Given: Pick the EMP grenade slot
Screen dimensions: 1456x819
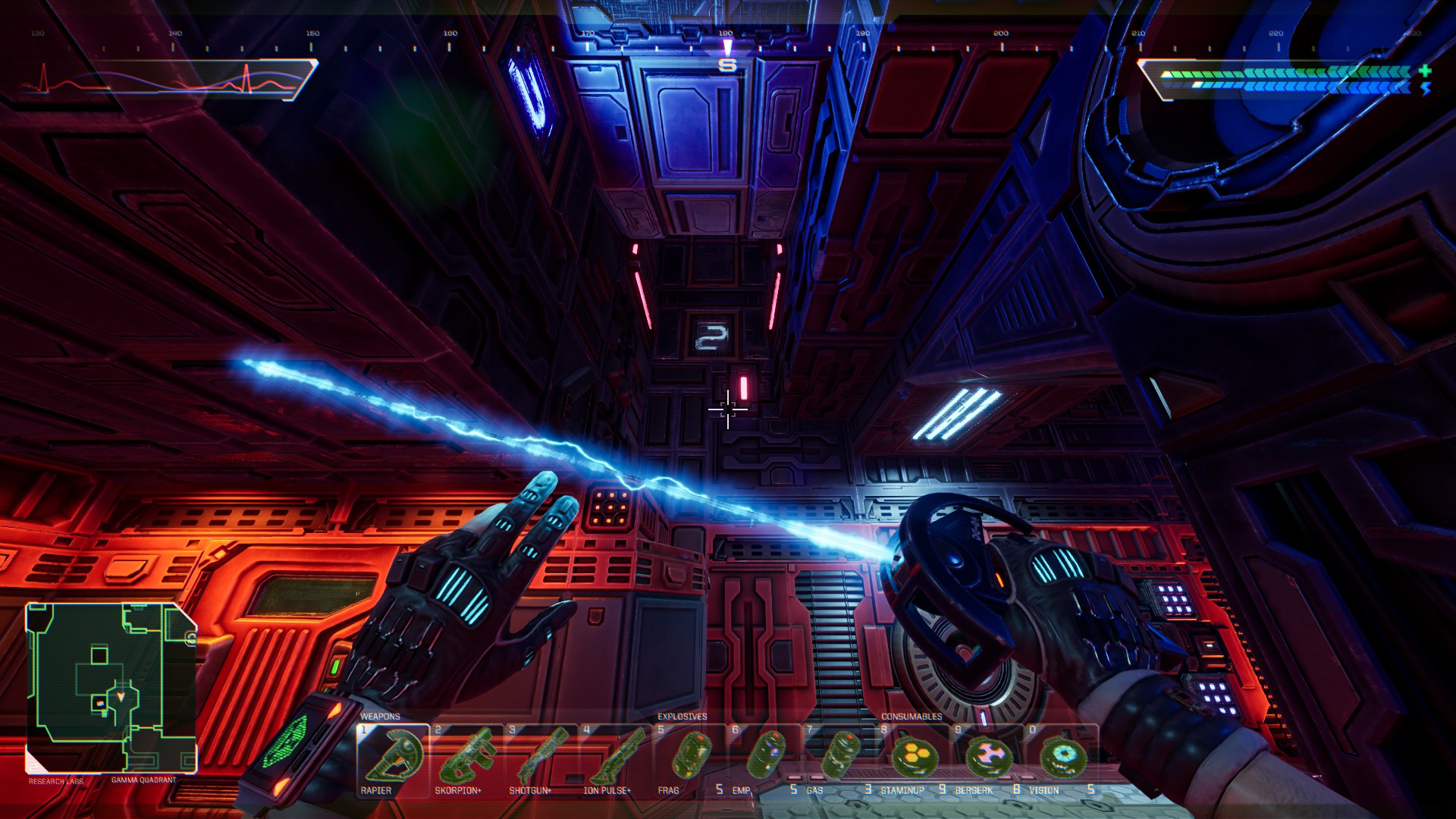Looking at the screenshot, I should click(764, 760).
